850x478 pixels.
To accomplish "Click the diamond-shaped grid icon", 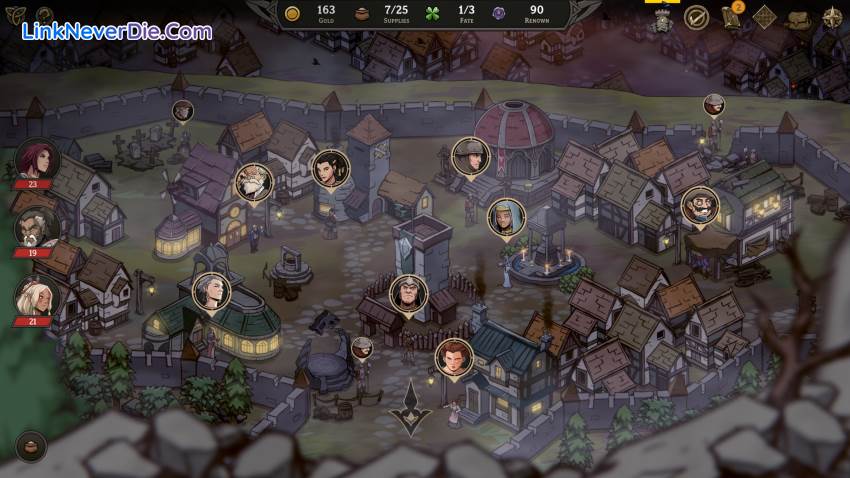I will pos(765,18).
